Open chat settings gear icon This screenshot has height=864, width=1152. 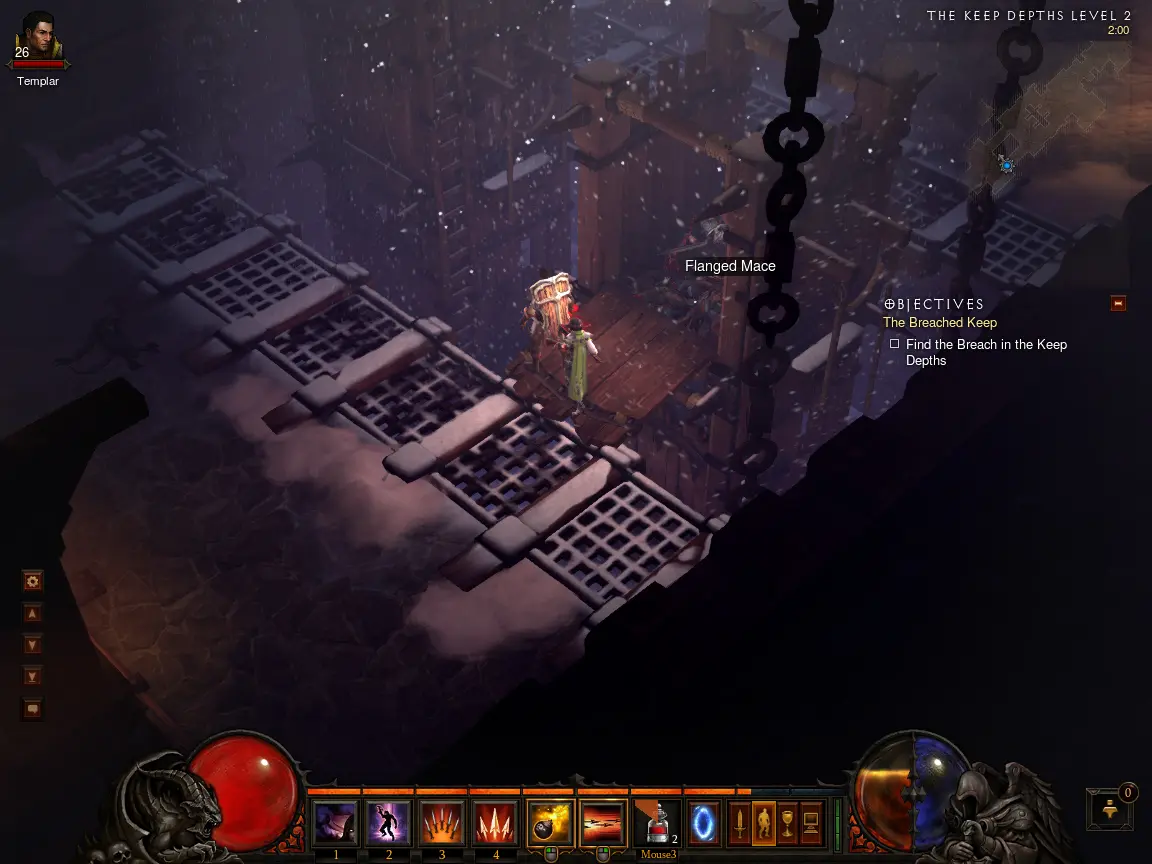pyautogui.click(x=33, y=581)
